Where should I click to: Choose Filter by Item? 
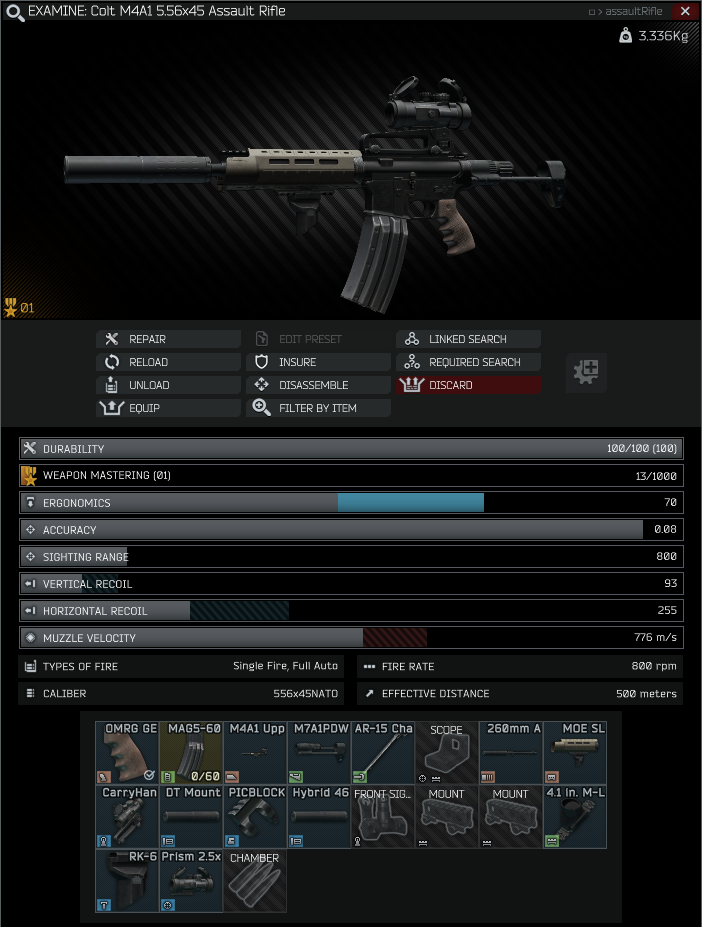click(318, 408)
